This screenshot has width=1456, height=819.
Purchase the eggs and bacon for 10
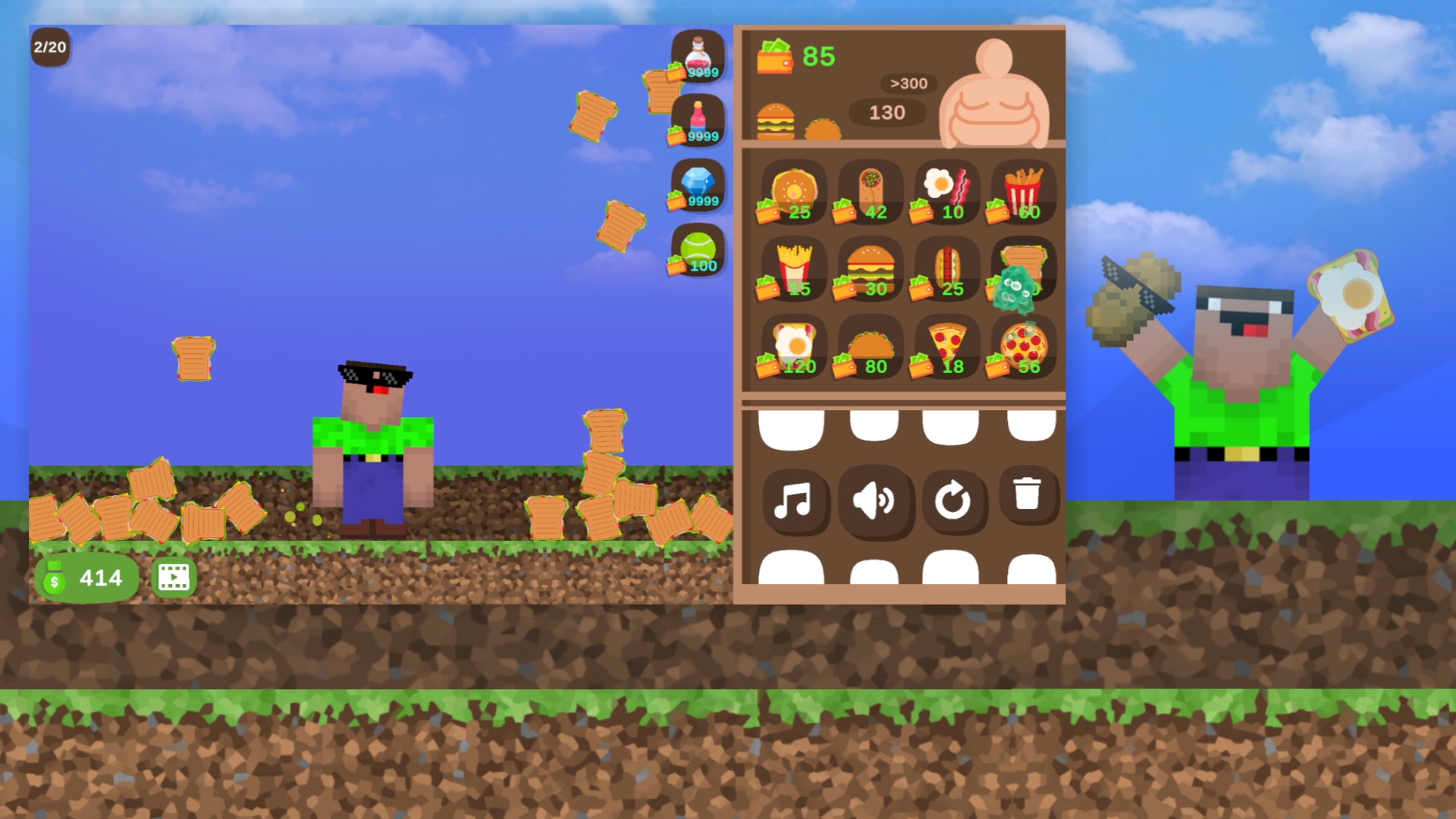[x=949, y=191]
